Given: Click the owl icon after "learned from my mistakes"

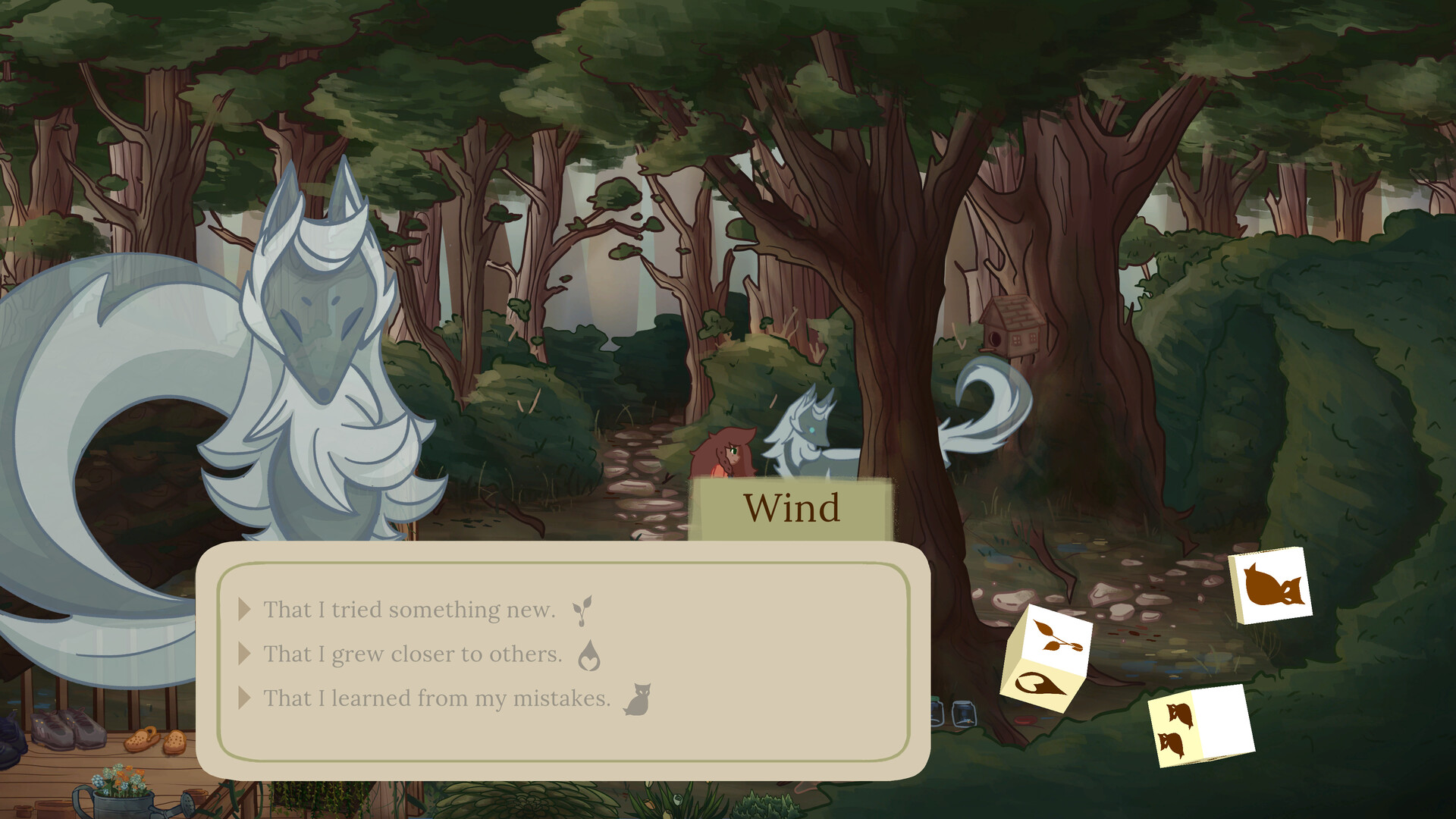Looking at the screenshot, I should click(639, 697).
